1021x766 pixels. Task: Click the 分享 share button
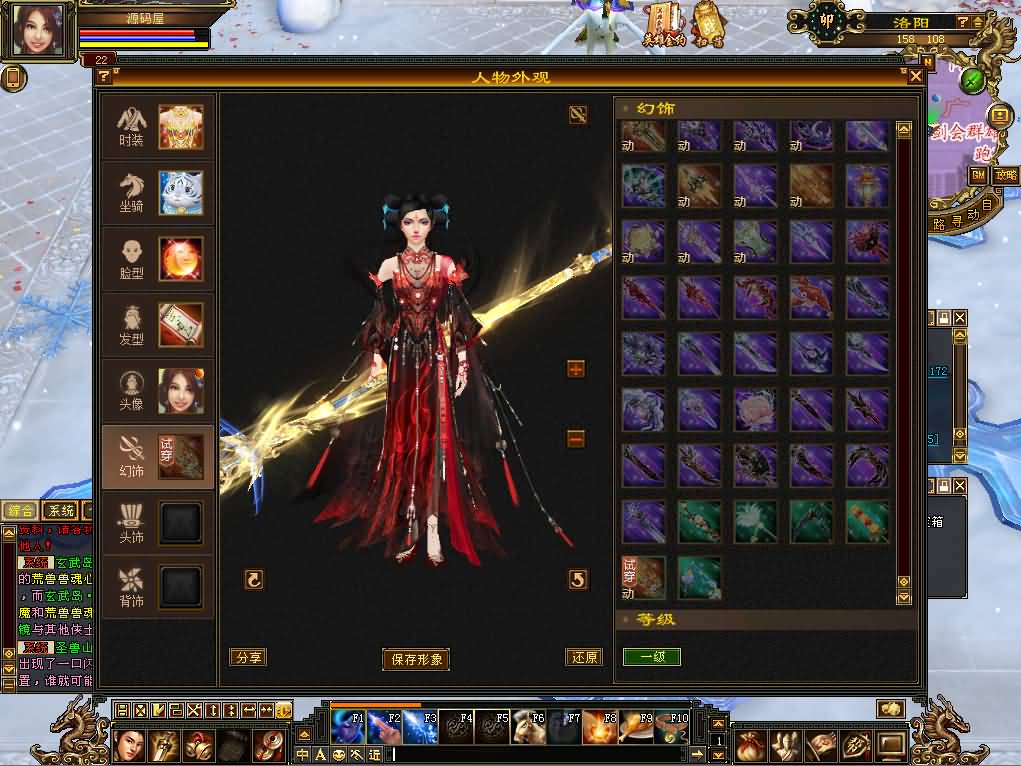tap(247, 657)
